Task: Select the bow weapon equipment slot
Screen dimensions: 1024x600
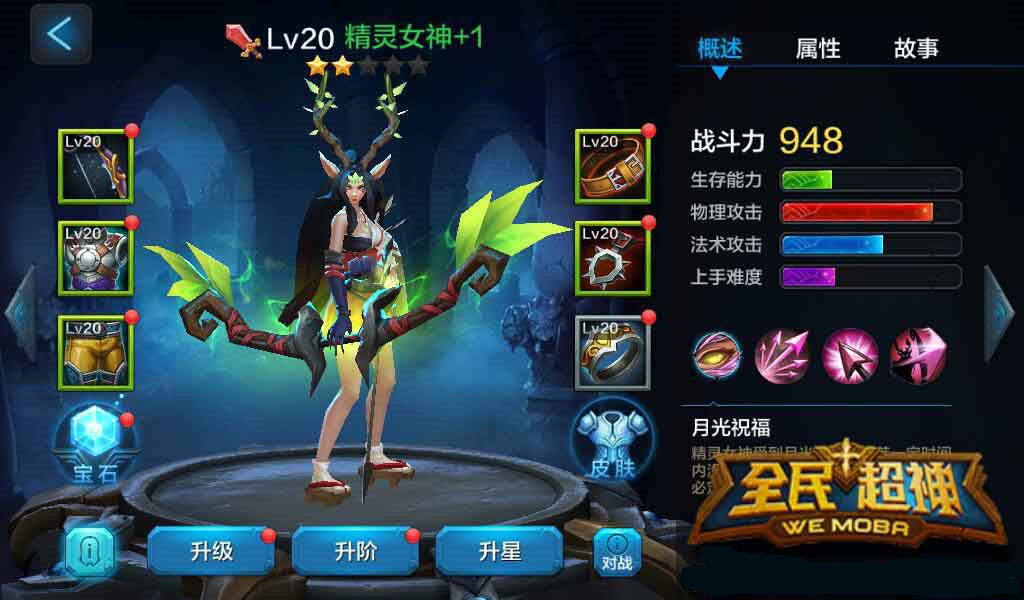Action: coord(95,166)
